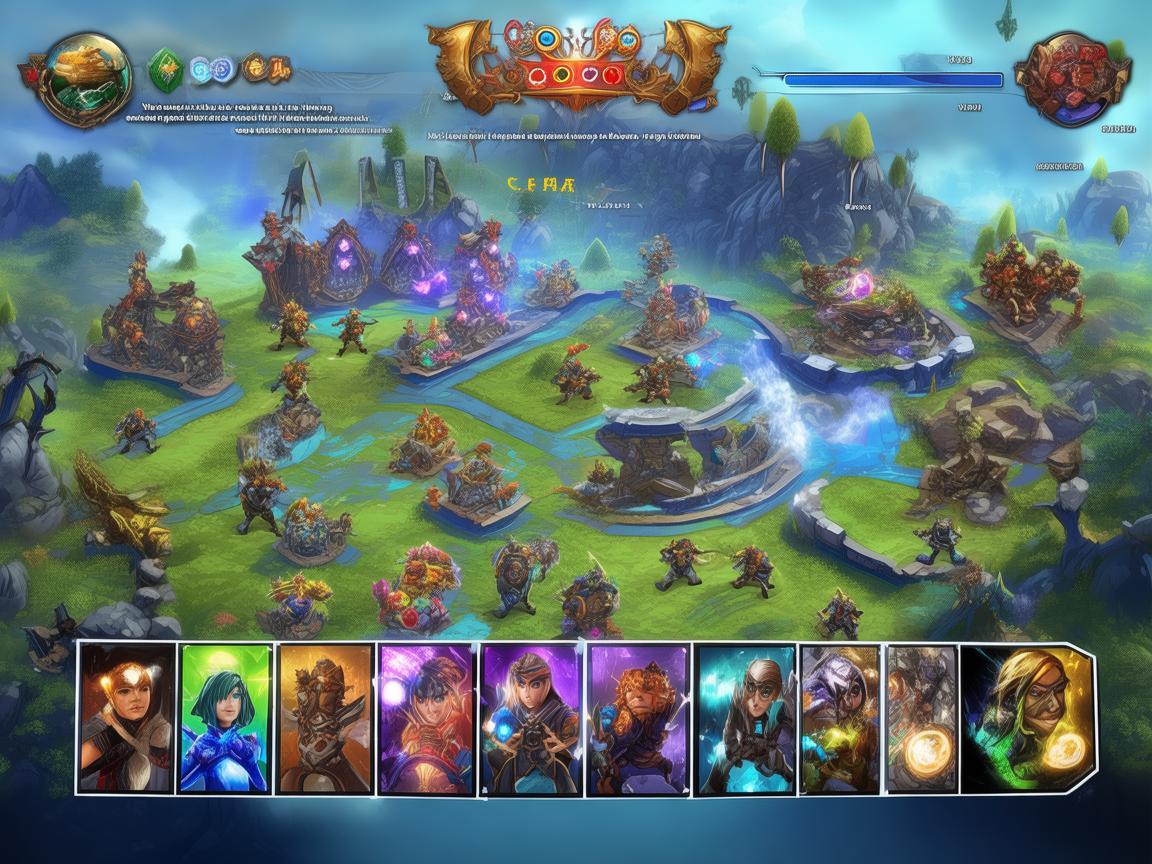1152x864 pixels.
Task: Click the ornate golden winged crest
Action: pyautogui.click(x=577, y=67)
